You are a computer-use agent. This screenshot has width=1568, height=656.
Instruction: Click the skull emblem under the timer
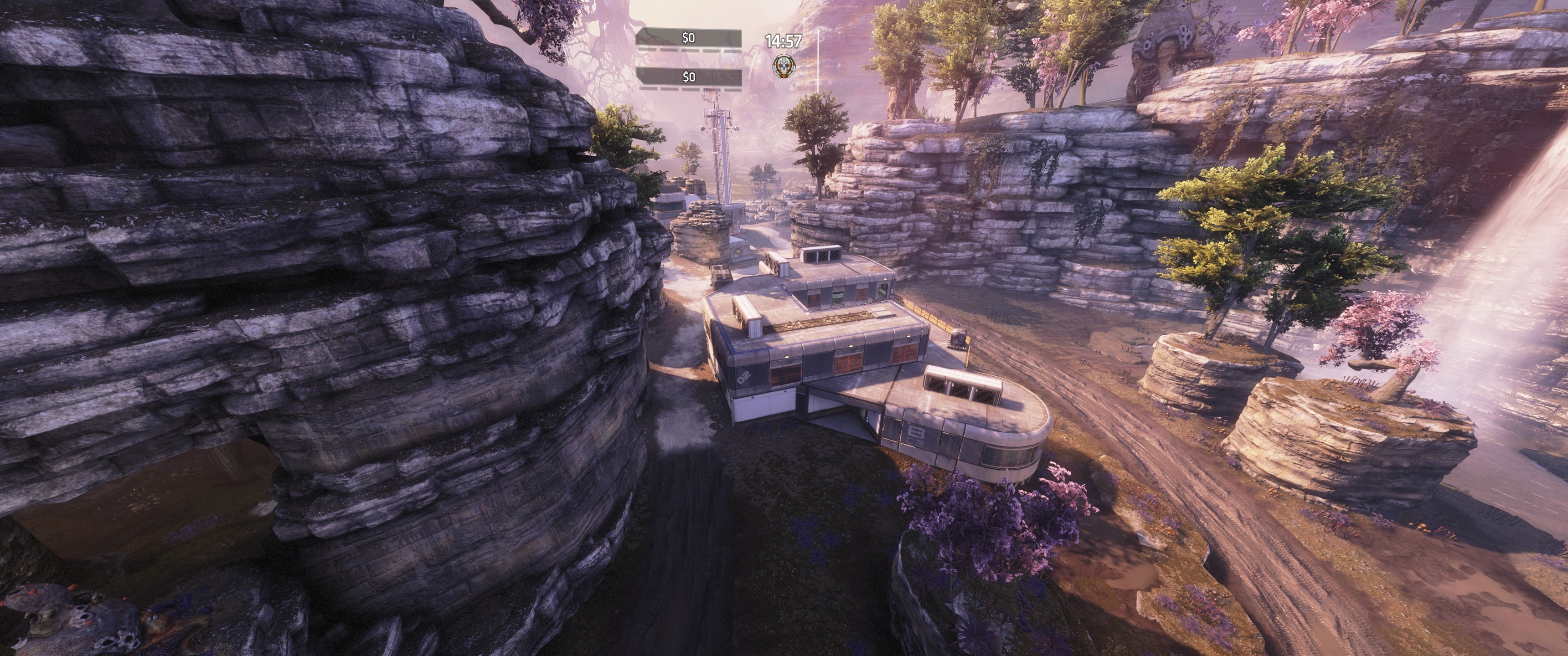tap(782, 66)
